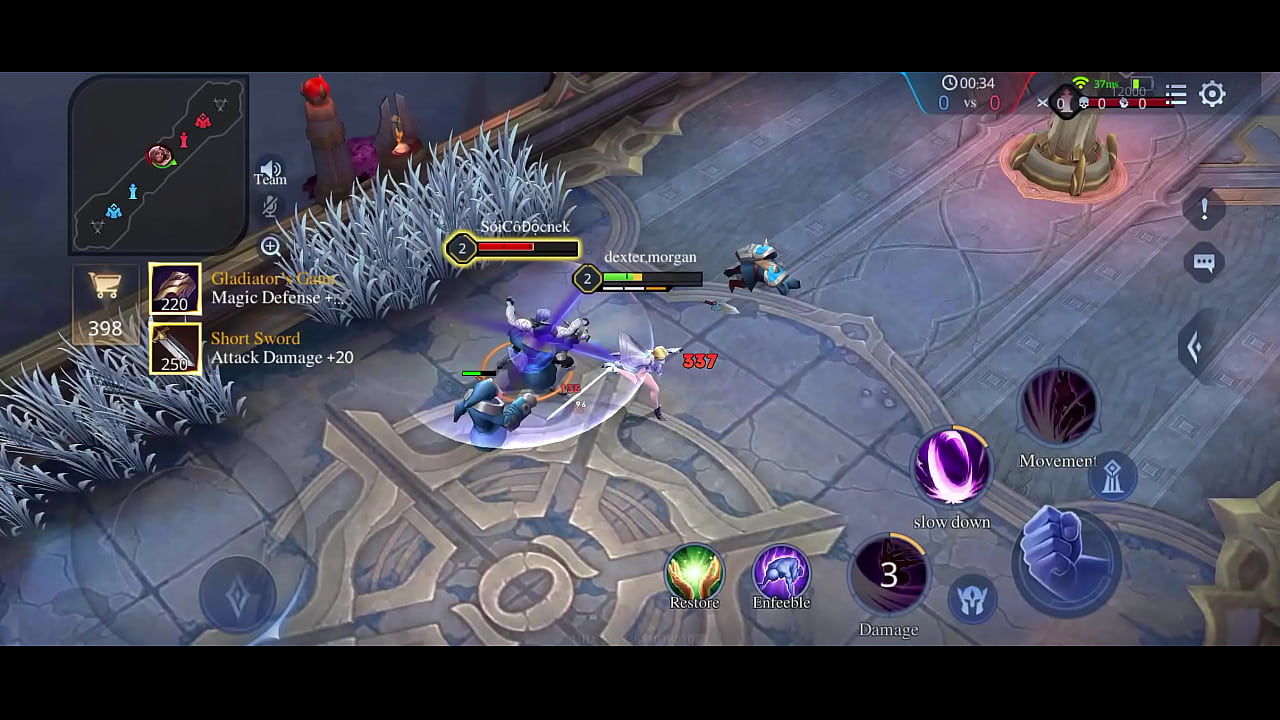Mute the microphone
Image resolution: width=1280 pixels, height=720 pixels.
point(268,207)
